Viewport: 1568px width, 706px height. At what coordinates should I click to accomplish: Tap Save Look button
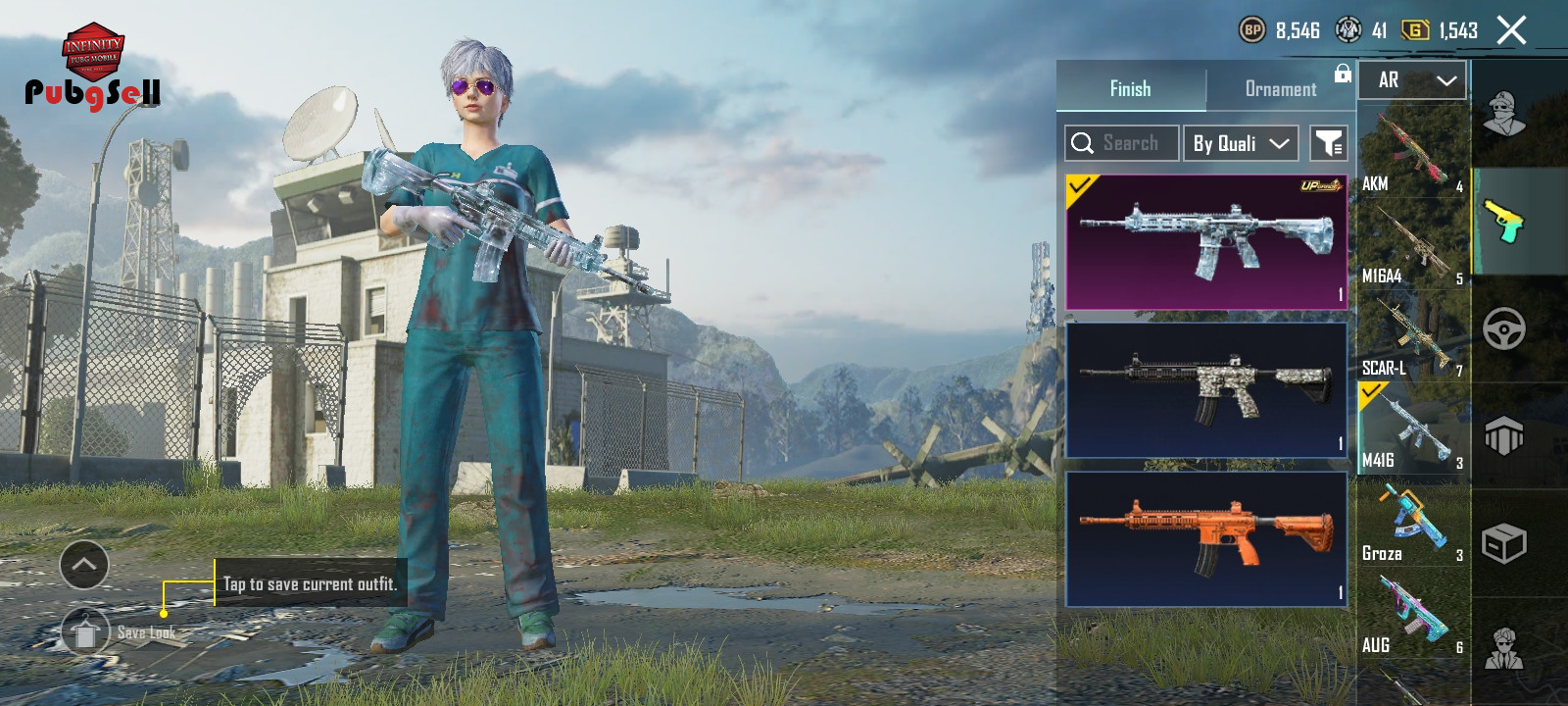[x=86, y=632]
